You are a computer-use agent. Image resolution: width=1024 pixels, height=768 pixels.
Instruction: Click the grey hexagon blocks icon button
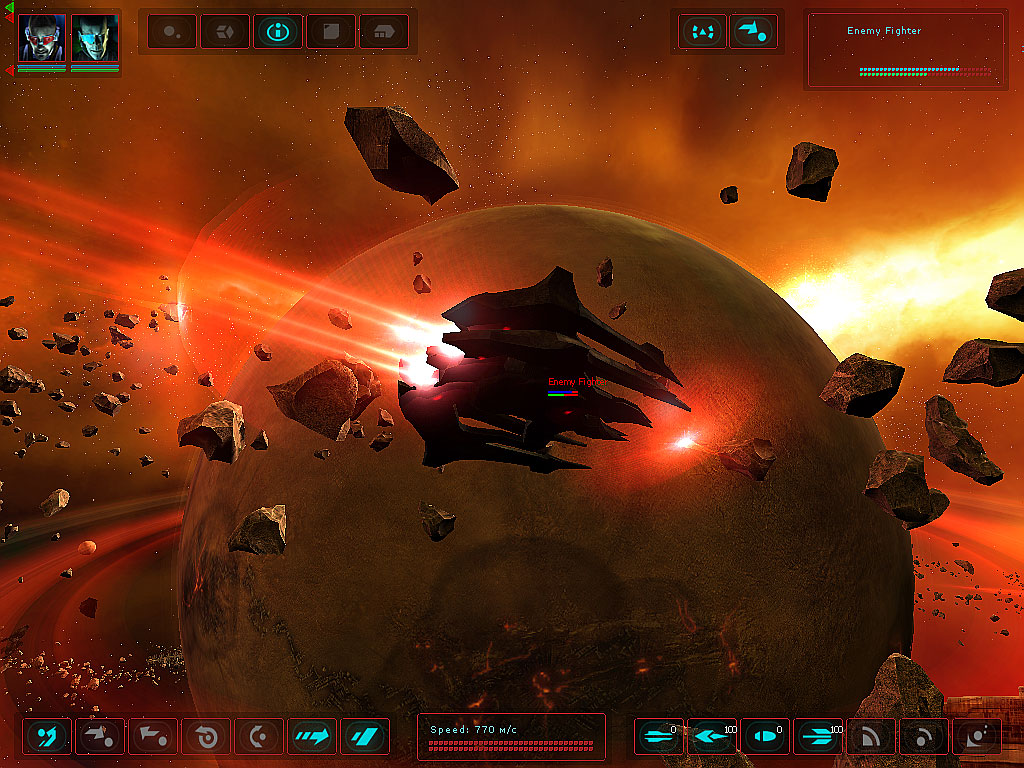coord(225,32)
